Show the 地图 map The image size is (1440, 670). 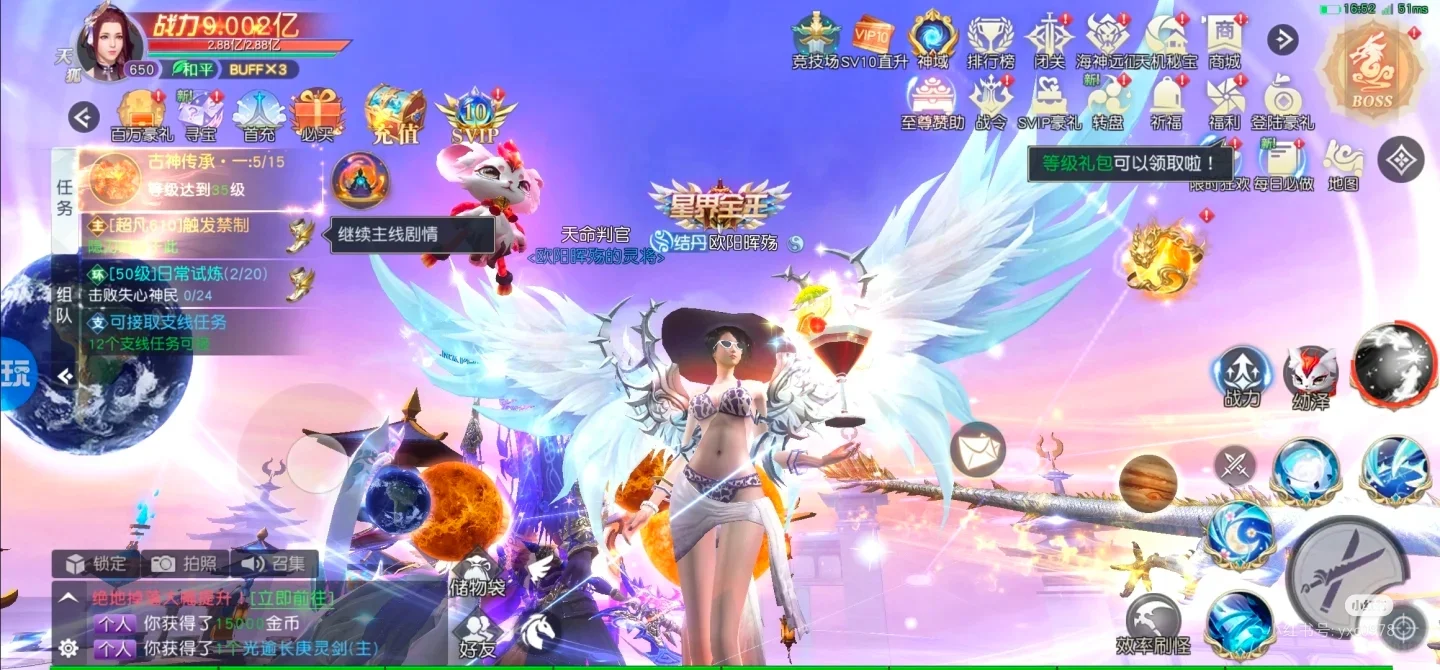pos(1343,164)
